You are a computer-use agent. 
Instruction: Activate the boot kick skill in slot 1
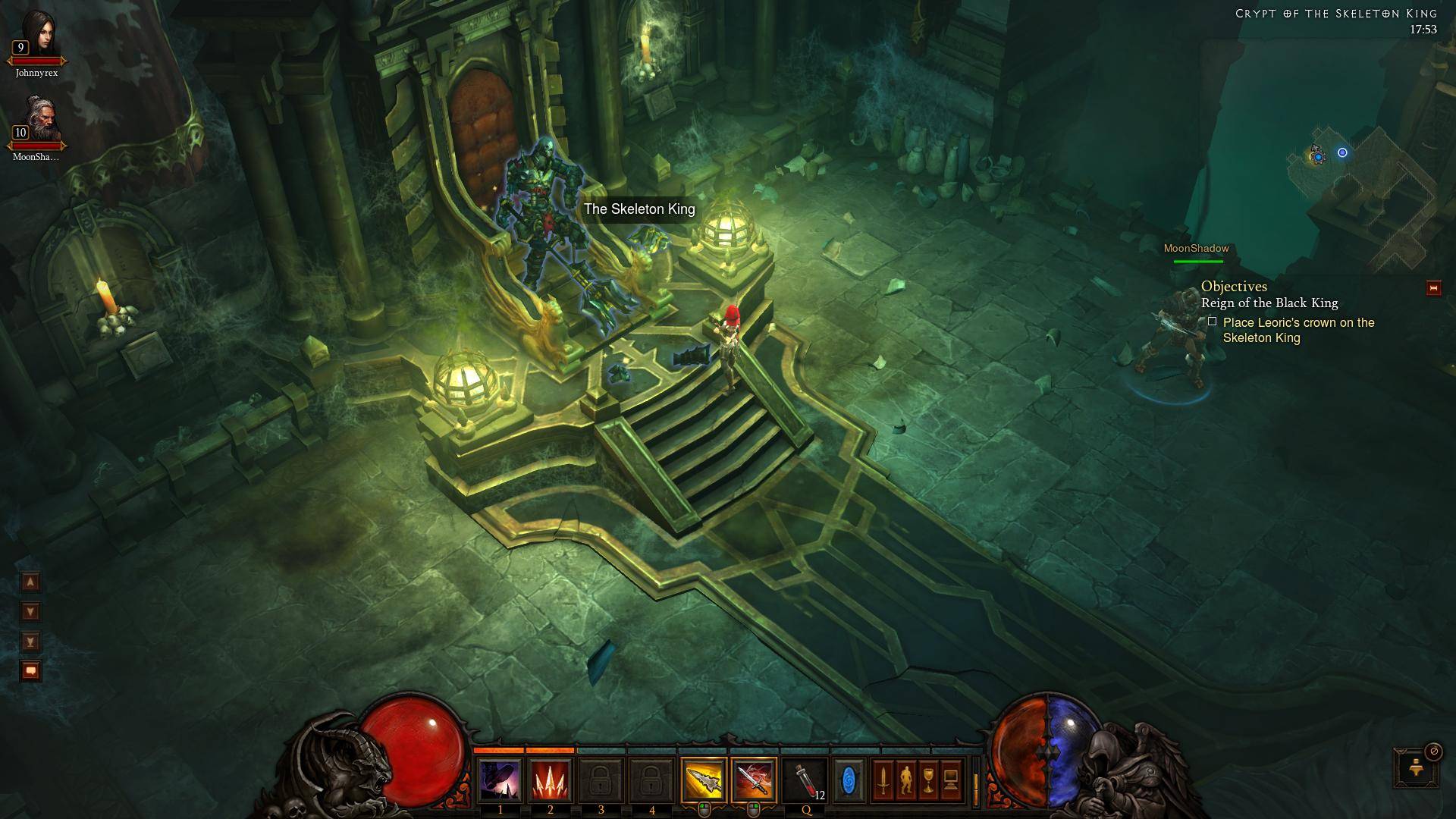pos(500,780)
